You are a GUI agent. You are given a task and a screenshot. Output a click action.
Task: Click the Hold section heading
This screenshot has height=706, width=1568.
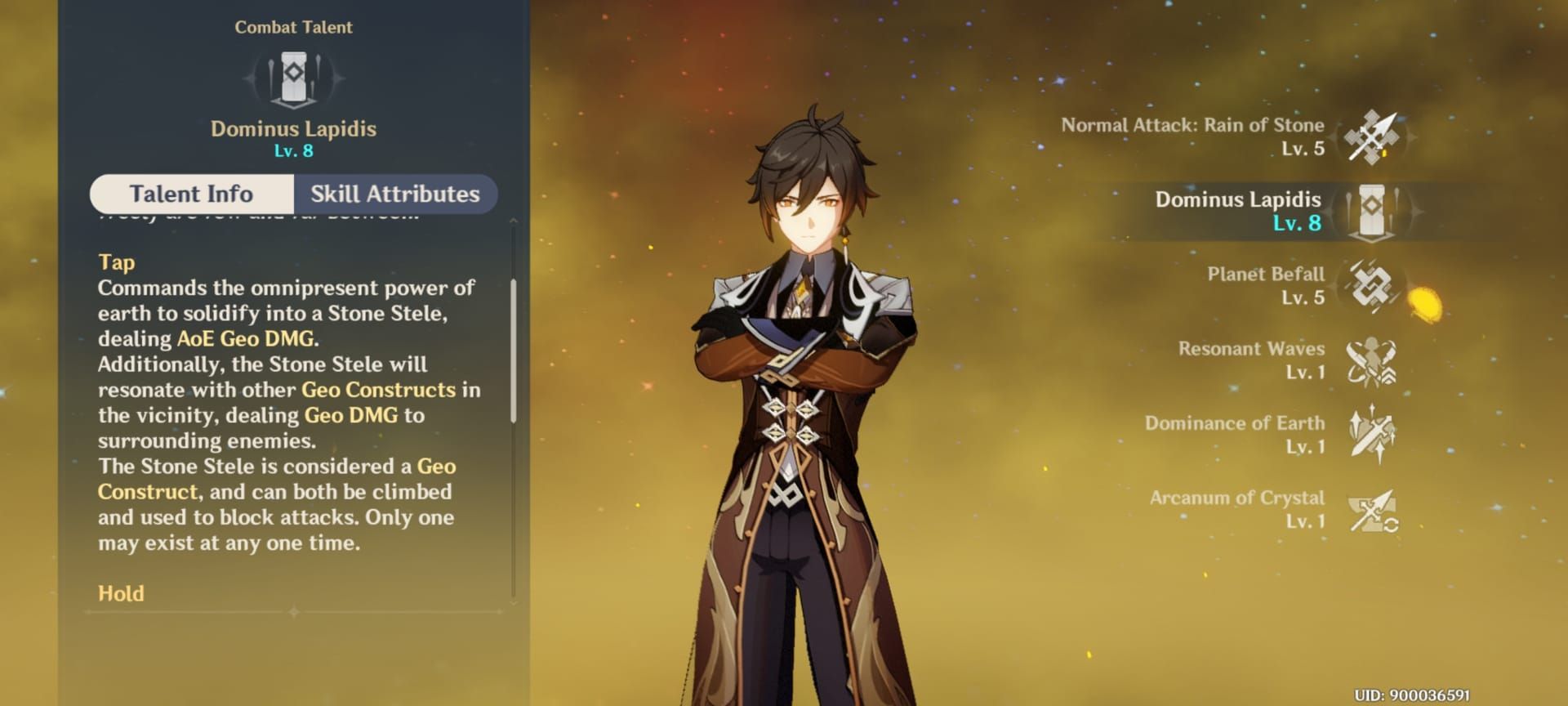119,594
